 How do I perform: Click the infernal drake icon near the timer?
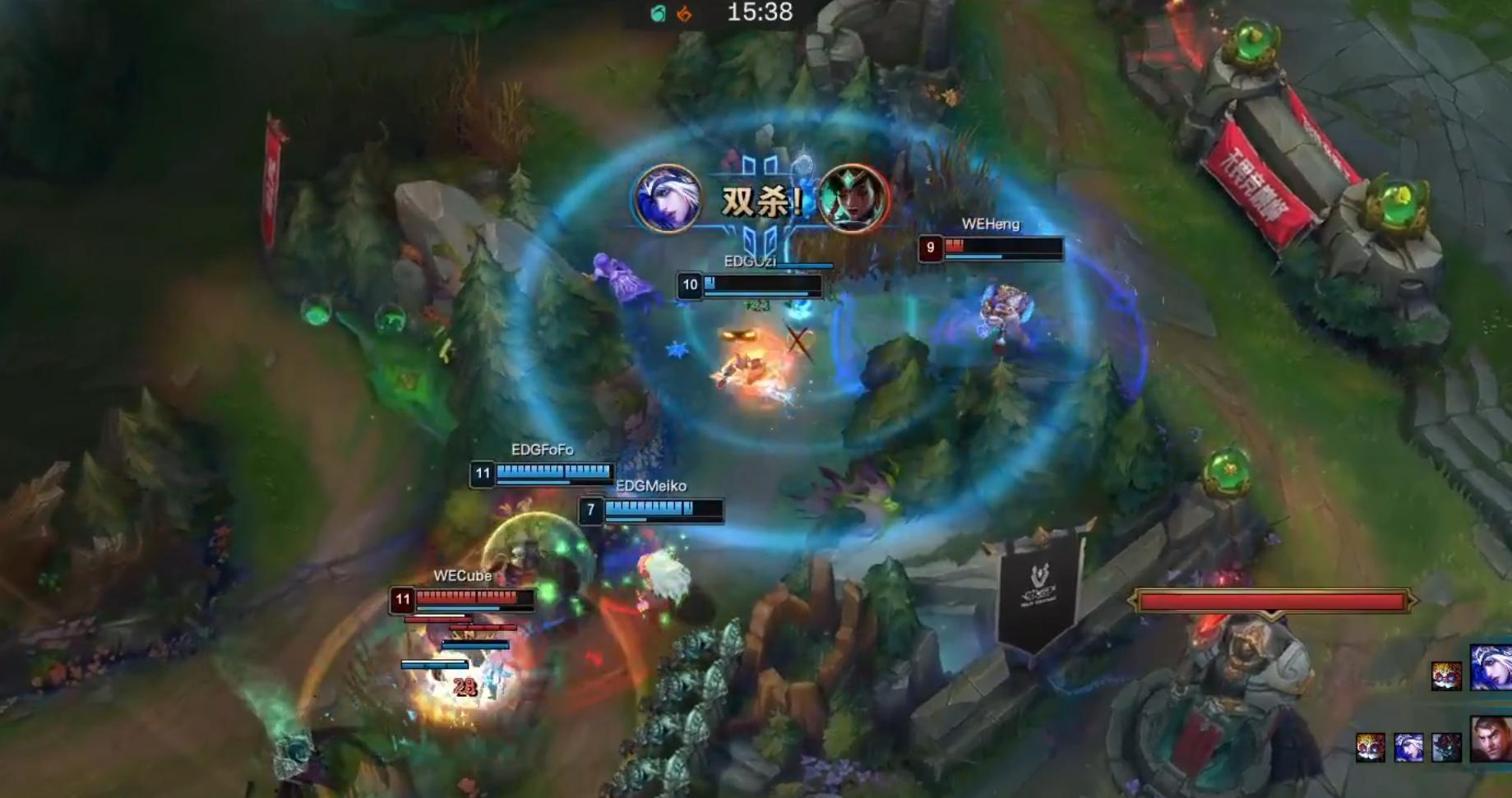point(685,14)
